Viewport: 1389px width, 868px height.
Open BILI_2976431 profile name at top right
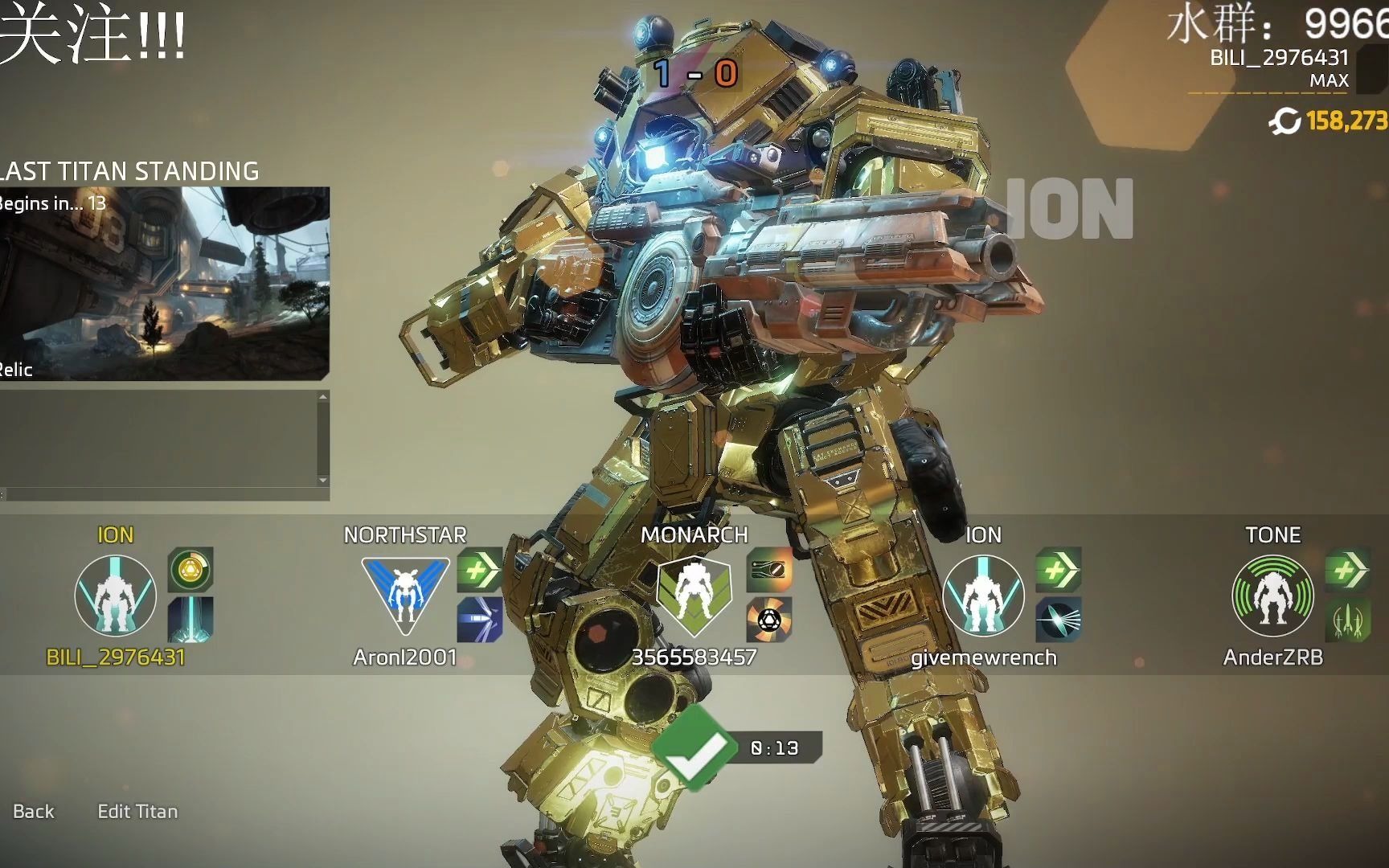(1279, 58)
